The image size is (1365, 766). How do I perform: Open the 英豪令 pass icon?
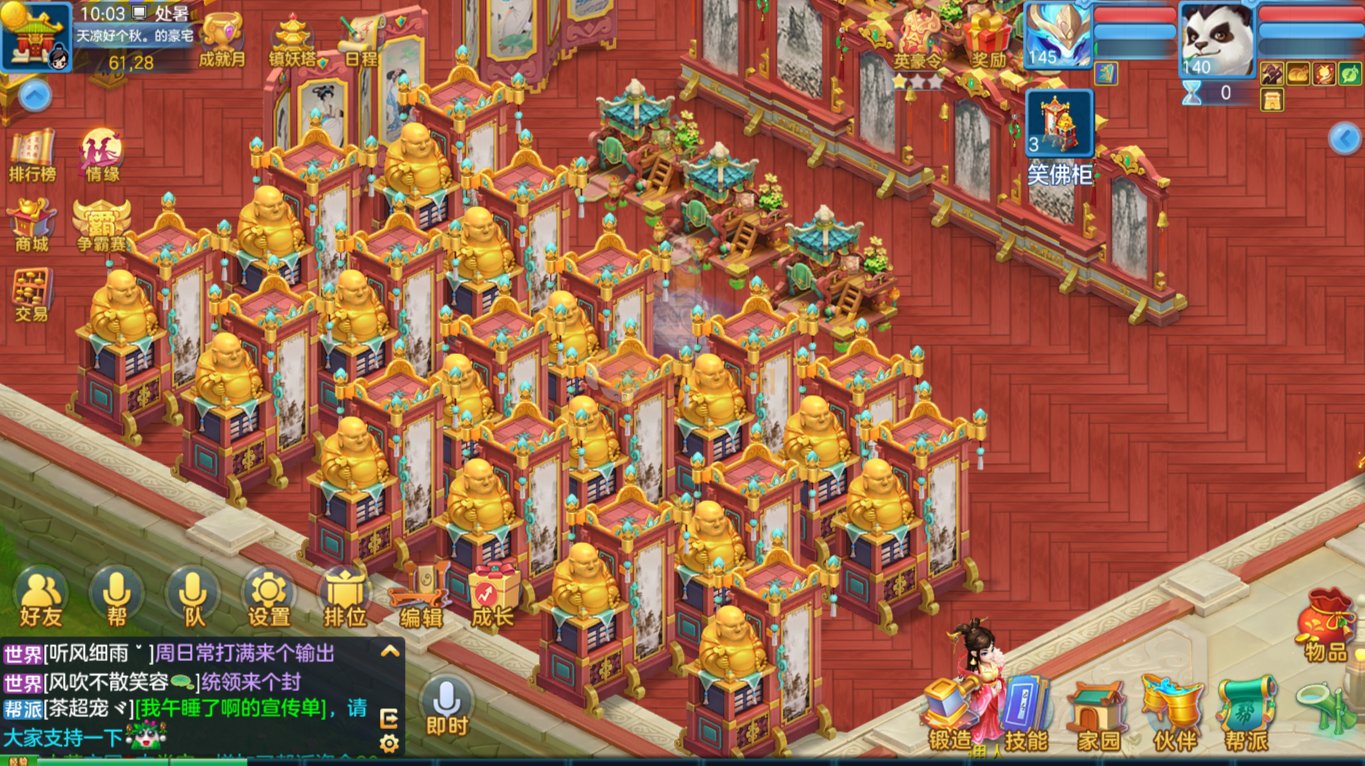click(x=920, y=38)
